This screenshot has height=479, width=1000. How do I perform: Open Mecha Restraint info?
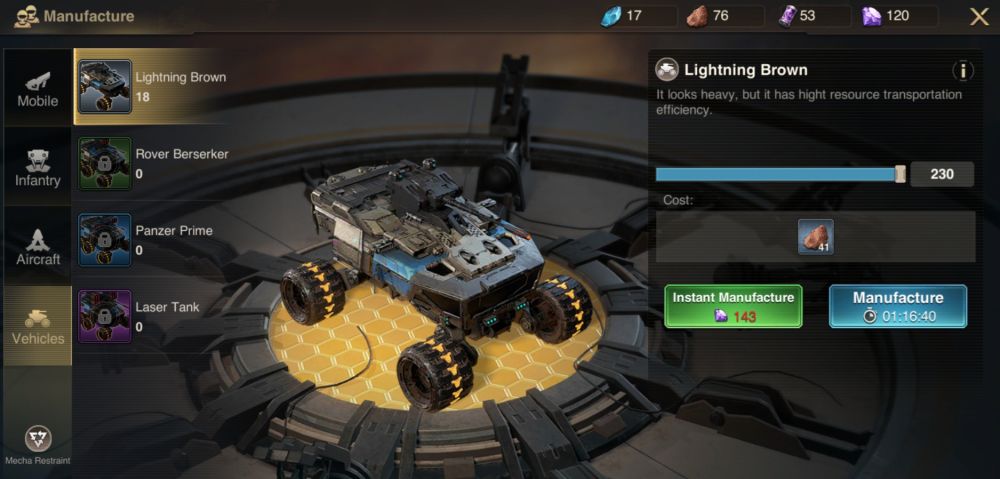click(x=38, y=444)
